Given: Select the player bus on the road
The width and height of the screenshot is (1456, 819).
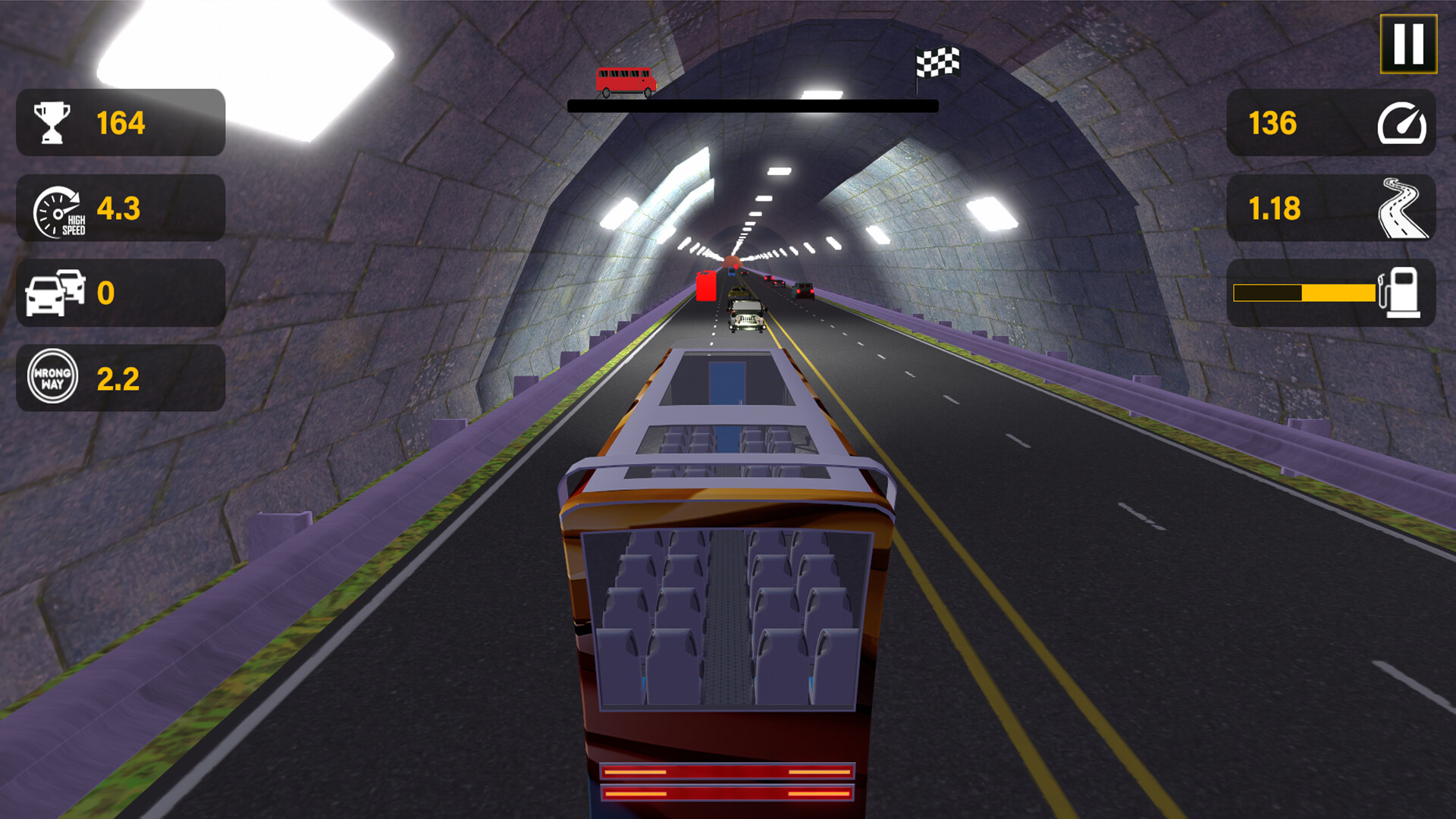Looking at the screenshot, I should (x=728, y=607).
